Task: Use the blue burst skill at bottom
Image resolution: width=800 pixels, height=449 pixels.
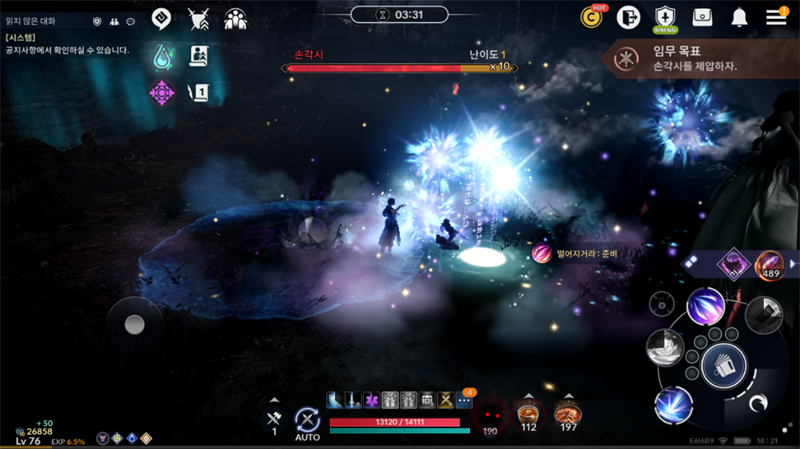Action: (x=673, y=405)
